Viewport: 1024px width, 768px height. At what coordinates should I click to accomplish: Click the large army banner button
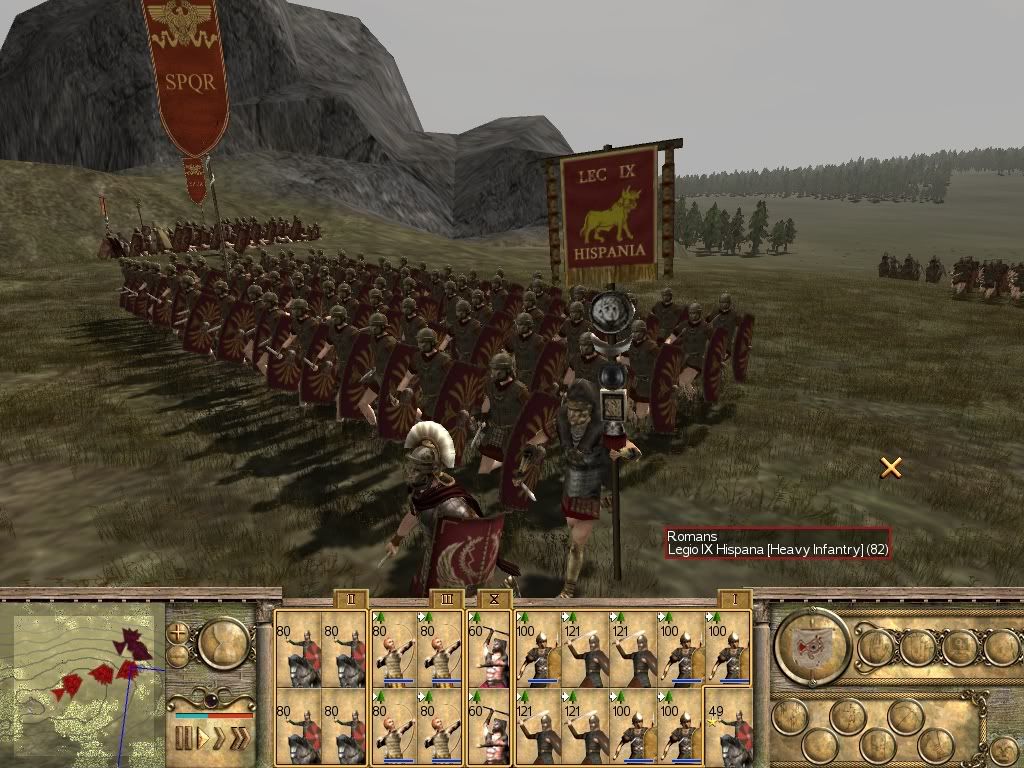tap(812, 646)
